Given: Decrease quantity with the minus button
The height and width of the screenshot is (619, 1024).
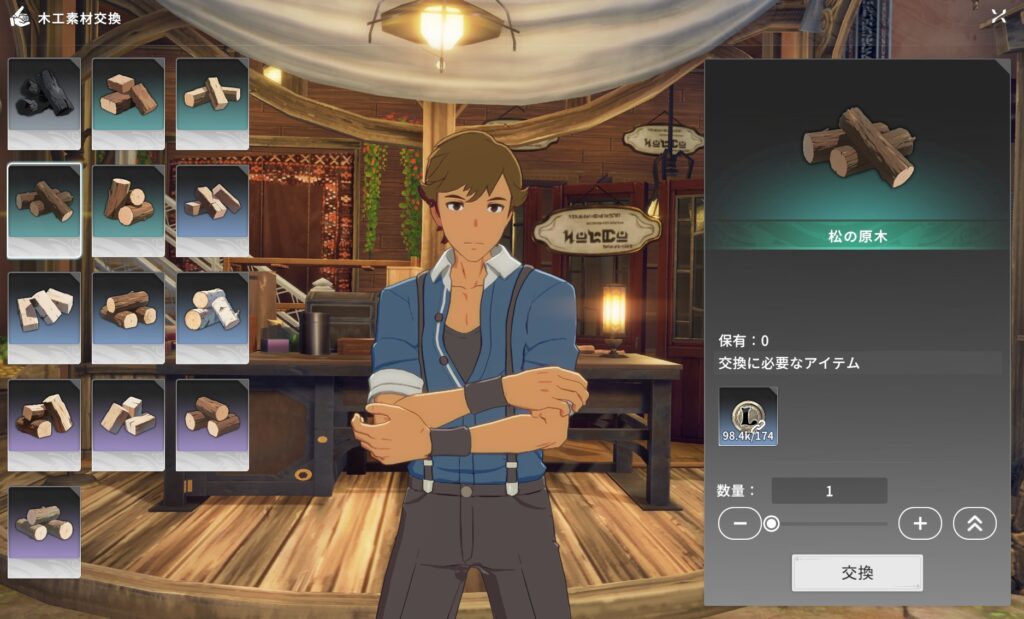Looking at the screenshot, I should click(740, 523).
